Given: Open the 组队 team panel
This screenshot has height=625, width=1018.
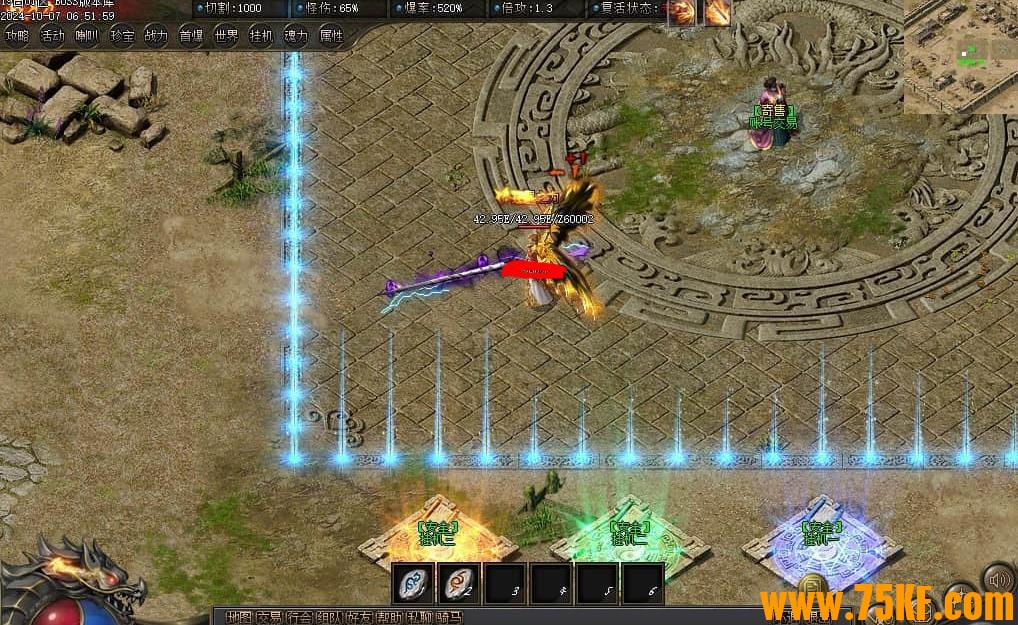Looking at the screenshot, I should pyautogui.click(x=328, y=617).
